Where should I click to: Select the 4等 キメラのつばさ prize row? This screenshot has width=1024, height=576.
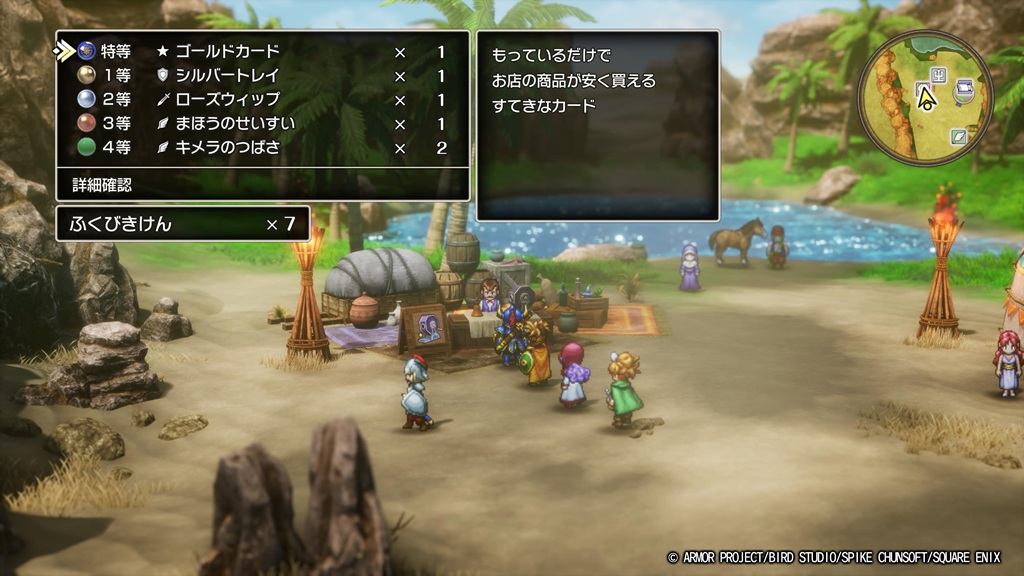[x=262, y=148]
